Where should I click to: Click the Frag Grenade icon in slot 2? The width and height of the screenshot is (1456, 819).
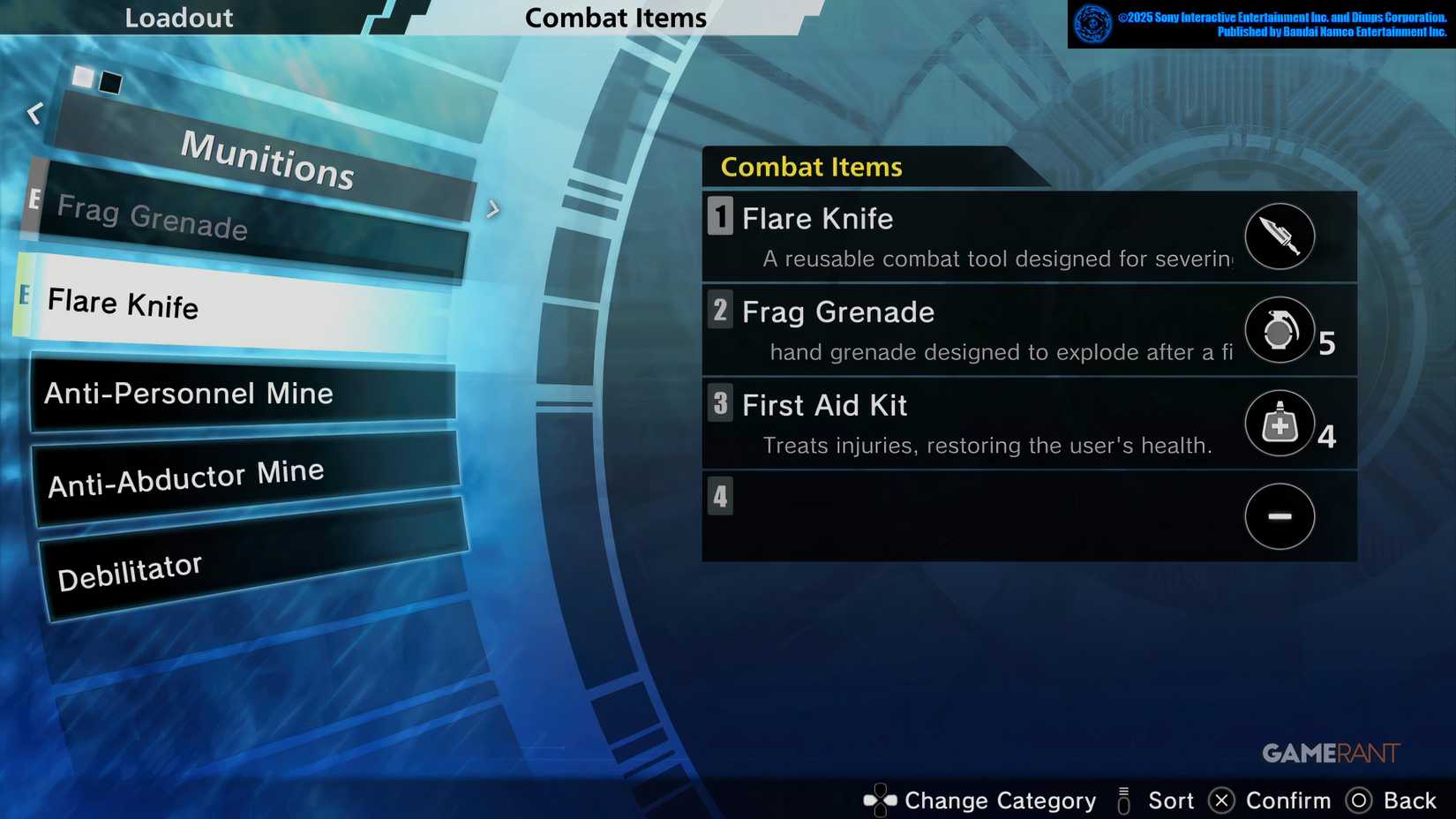pyautogui.click(x=1280, y=331)
